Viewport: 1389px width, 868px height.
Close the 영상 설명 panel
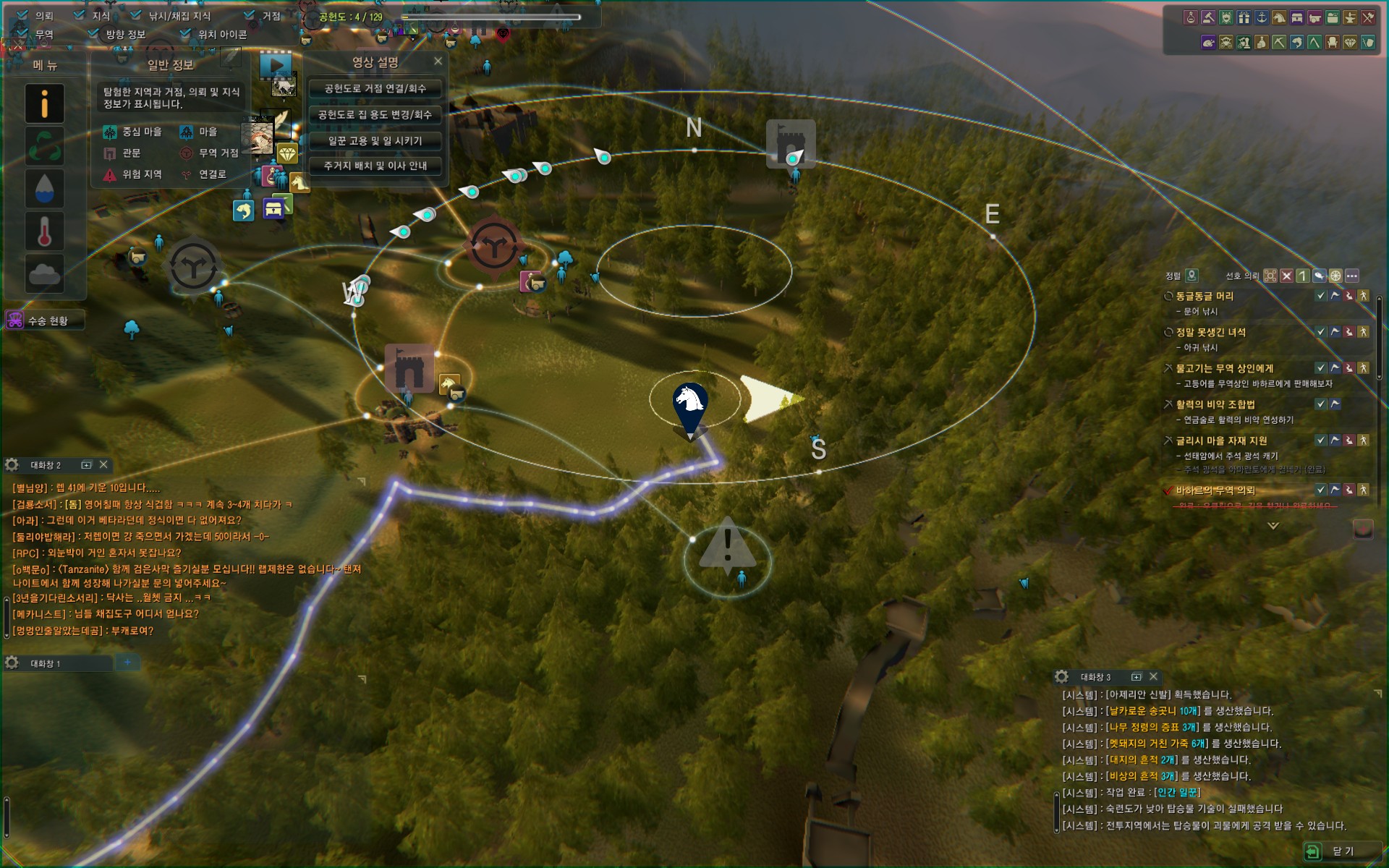[x=438, y=61]
